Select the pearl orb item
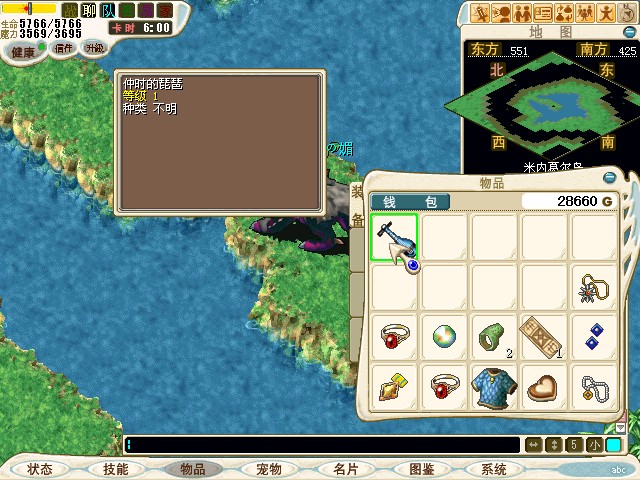 point(444,338)
